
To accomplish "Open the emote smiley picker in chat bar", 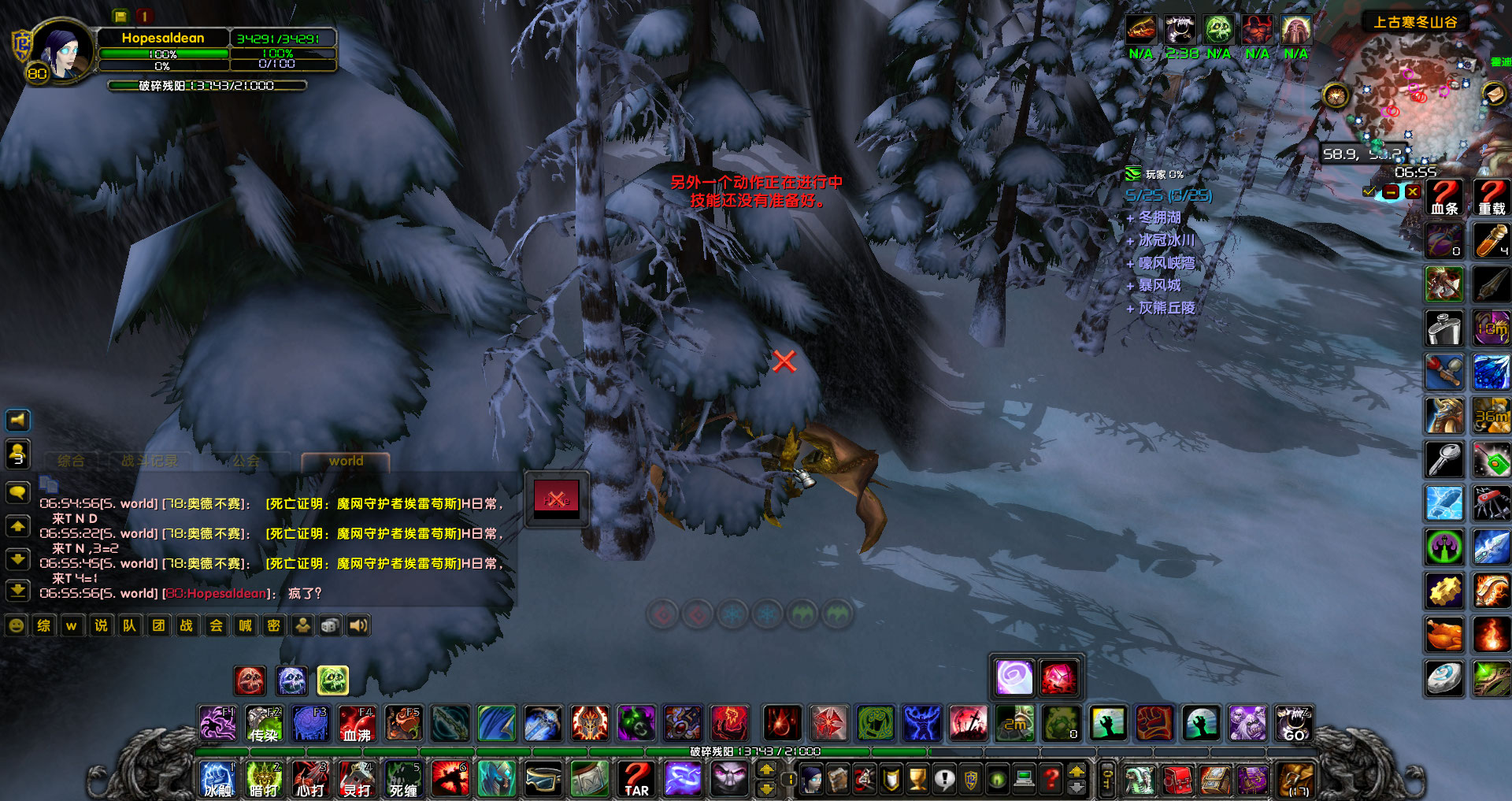I will (14, 625).
